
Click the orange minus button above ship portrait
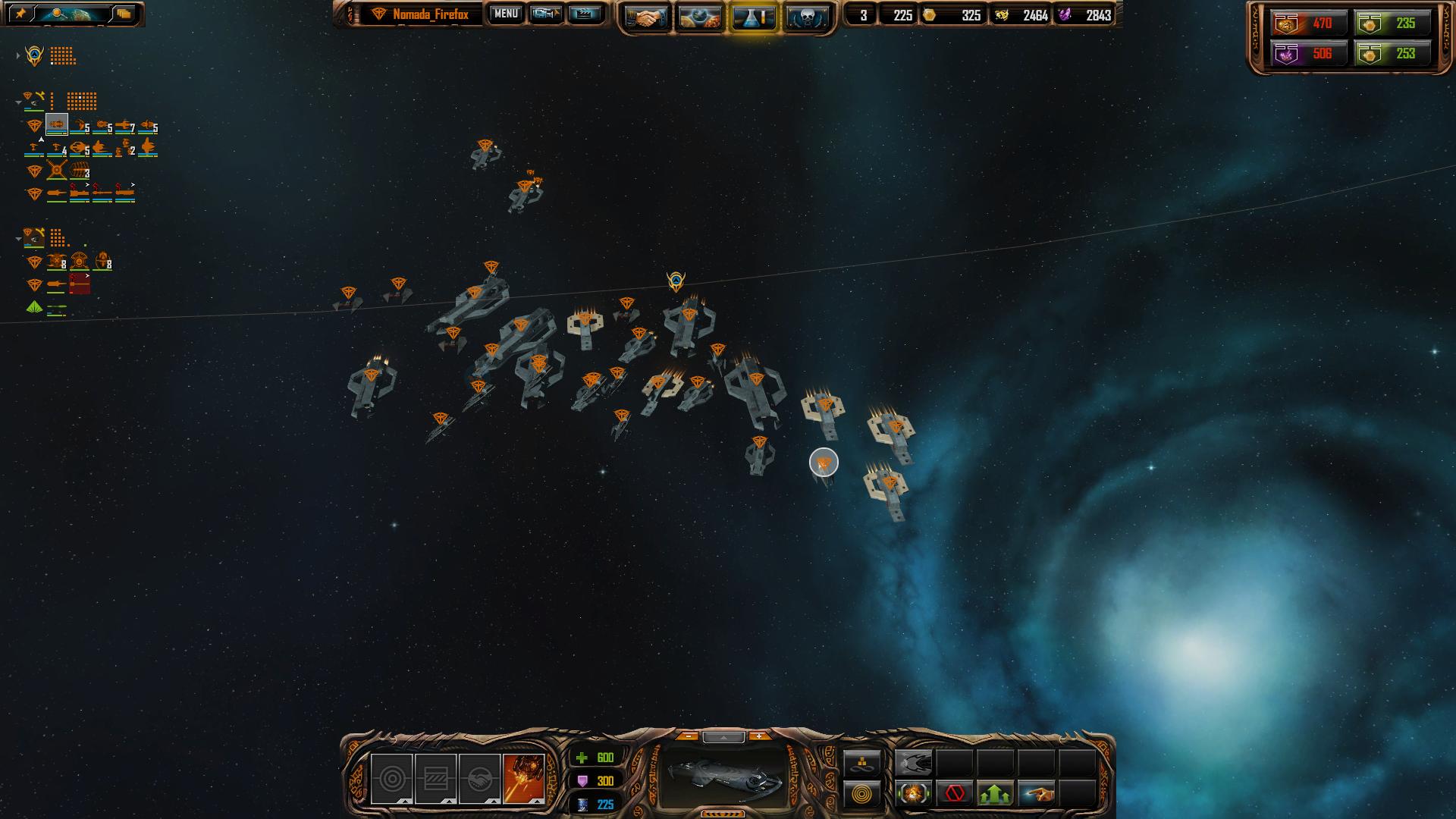click(x=688, y=736)
